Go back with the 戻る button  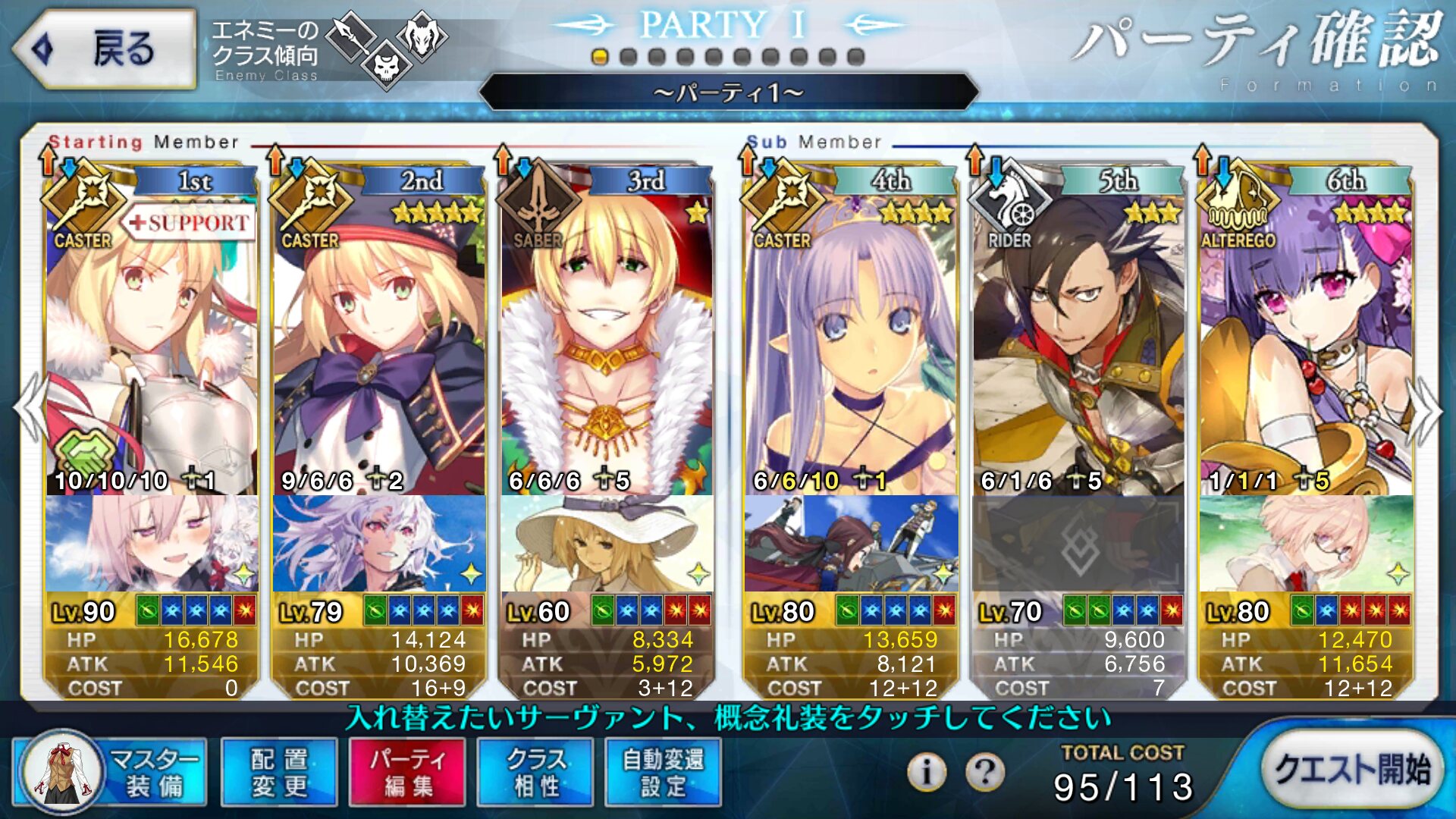coord(106,49)
